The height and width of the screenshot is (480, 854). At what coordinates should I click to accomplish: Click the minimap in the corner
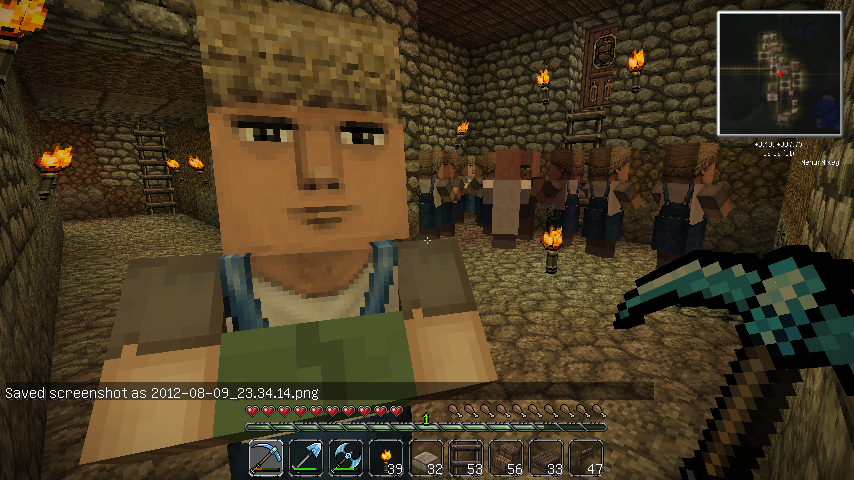pos(779,73)
